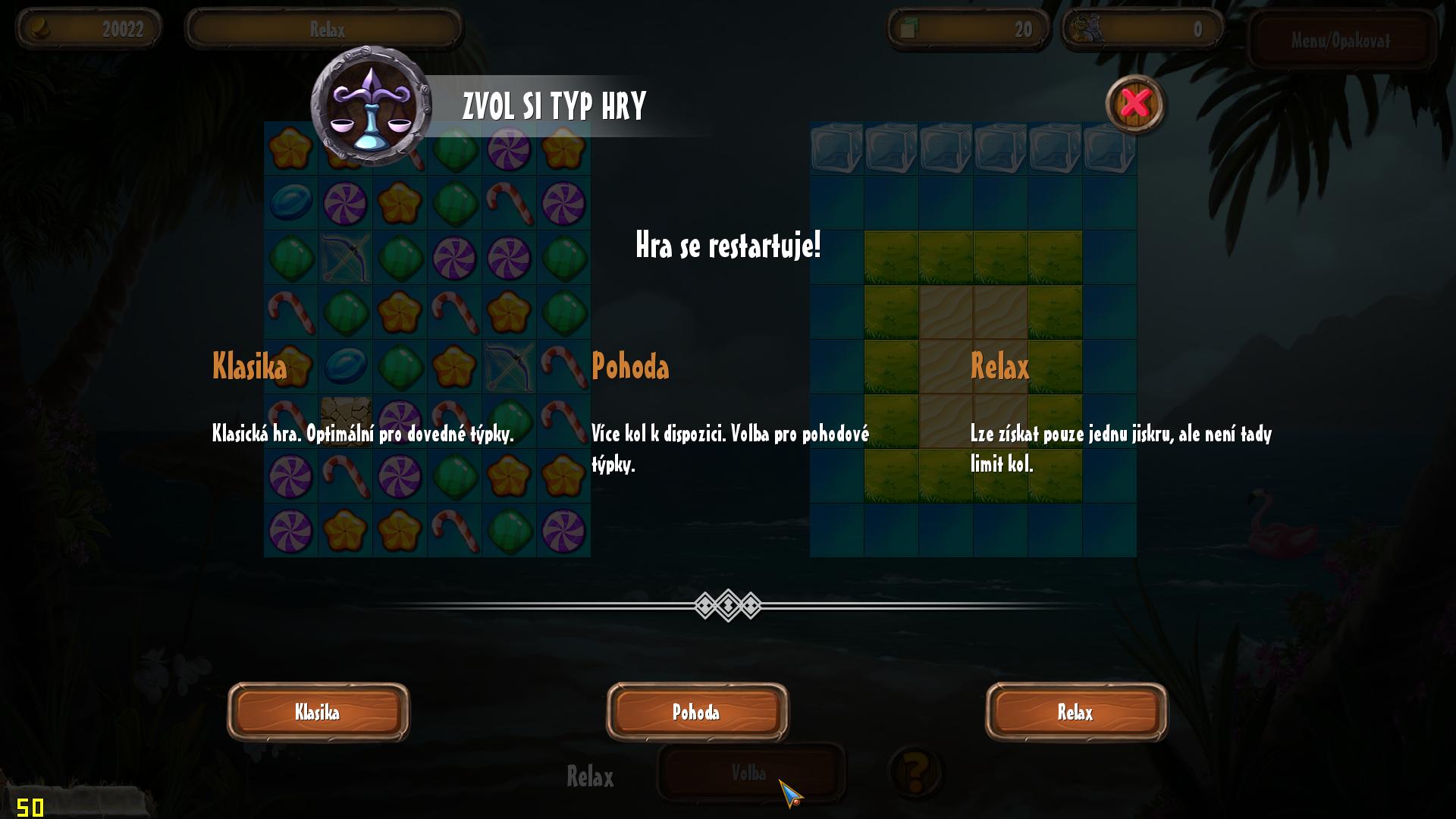Viewport: 1456px width, 819px height.
Task: Close the game type dialog
Action: tap(1134, 104)
